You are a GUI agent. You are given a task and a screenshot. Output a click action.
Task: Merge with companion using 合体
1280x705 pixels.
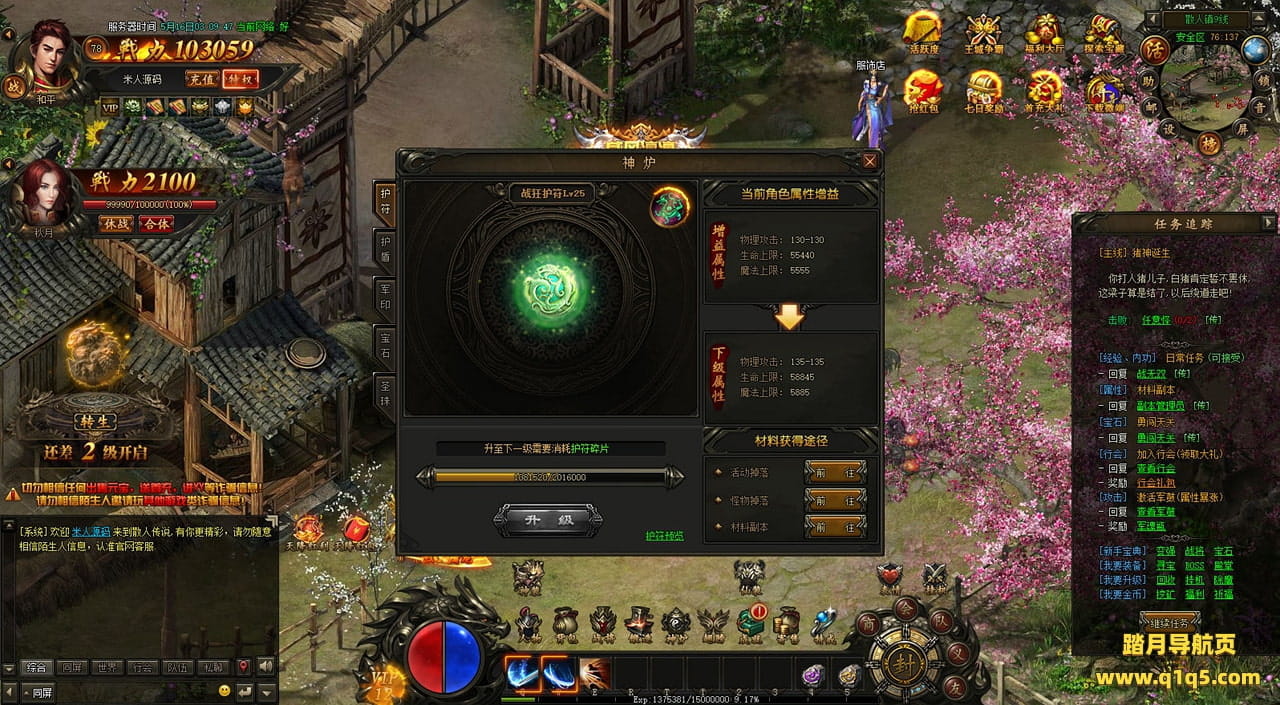coord(156,224)
